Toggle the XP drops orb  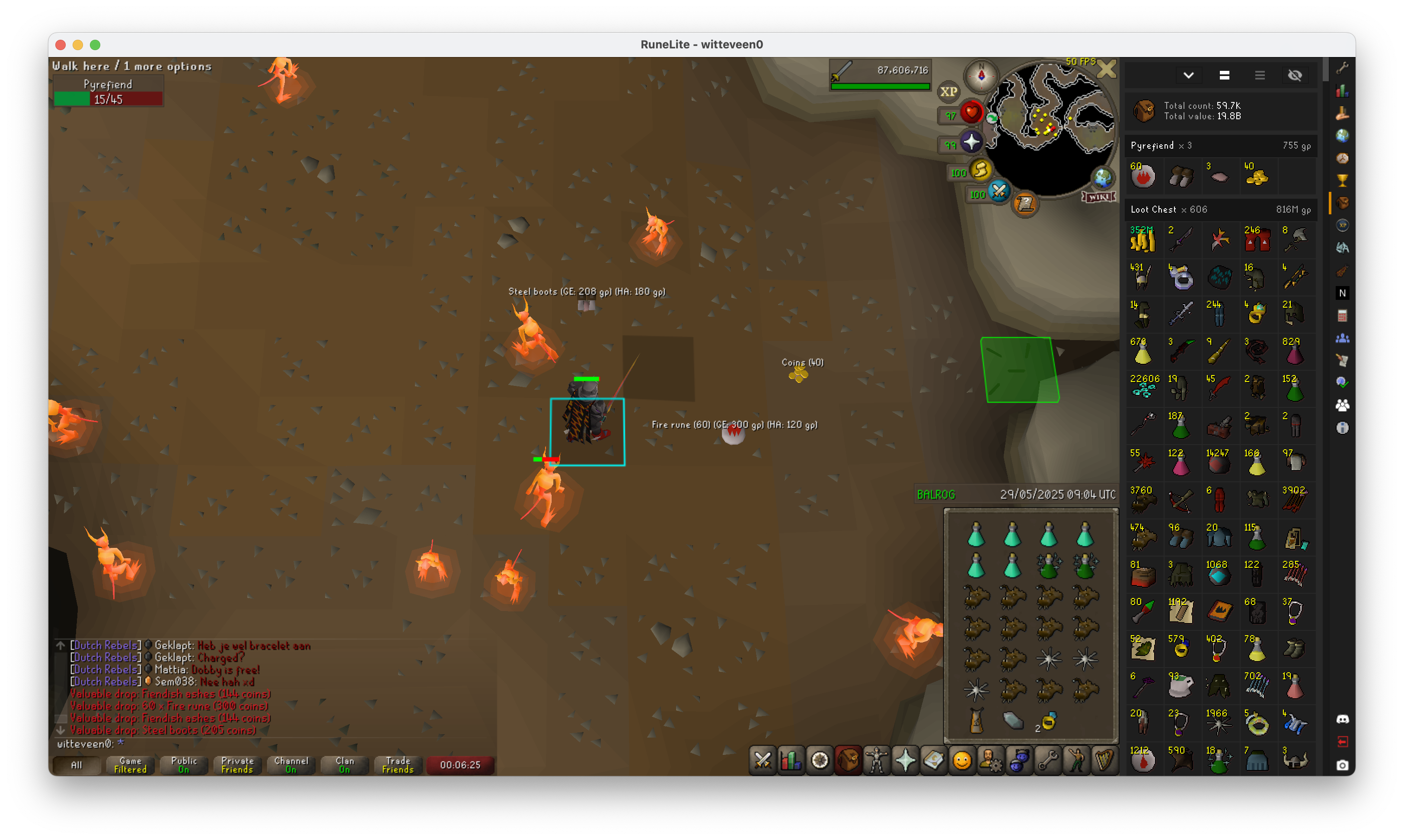pos(949,92)
